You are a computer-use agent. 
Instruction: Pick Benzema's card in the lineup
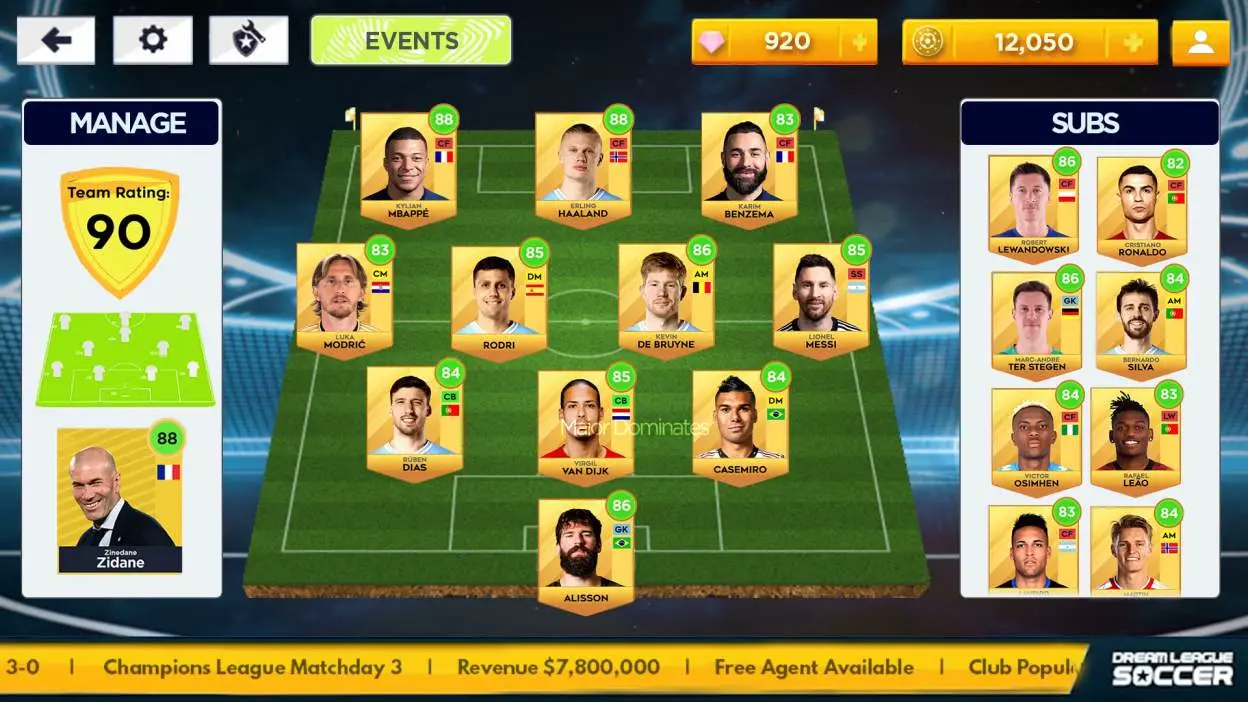[749, 168]
